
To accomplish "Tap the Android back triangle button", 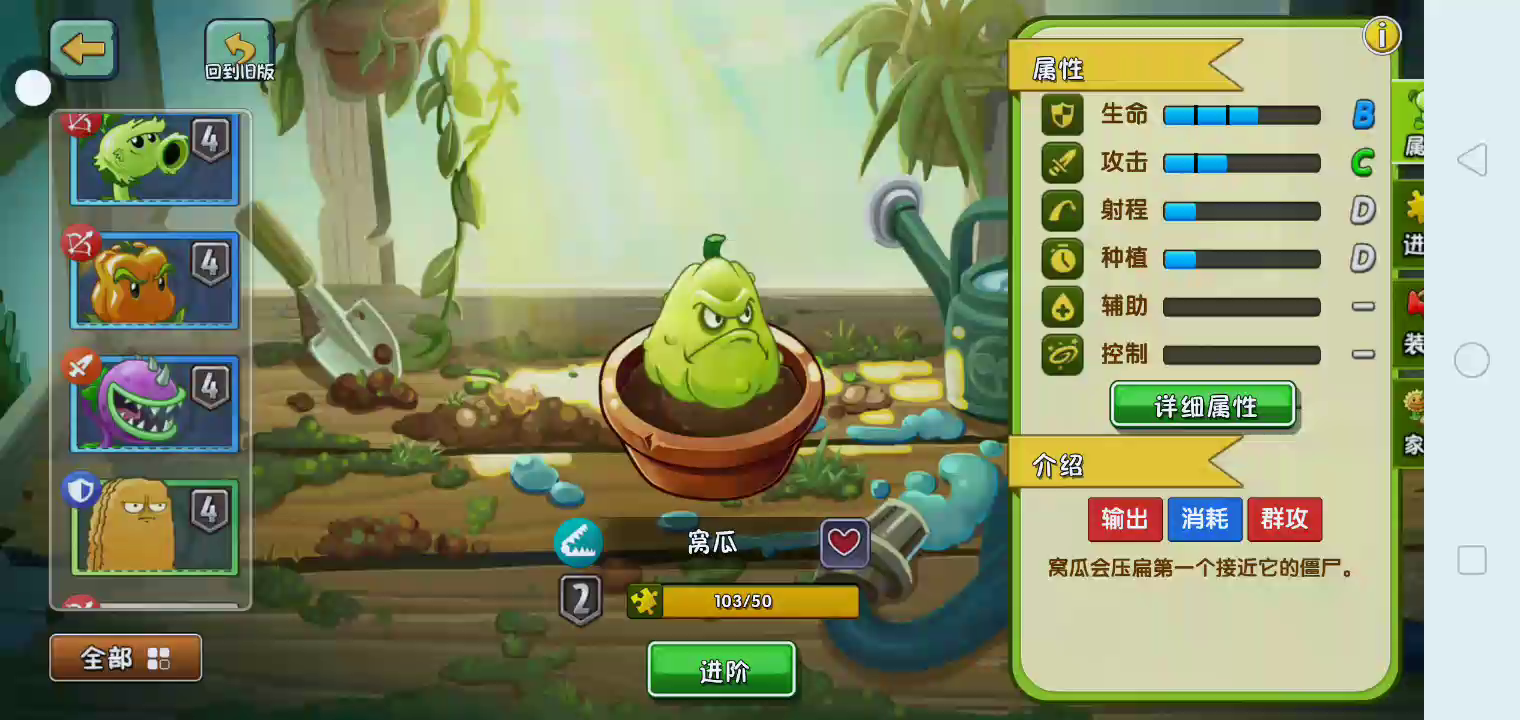I will pos(1472,160).
